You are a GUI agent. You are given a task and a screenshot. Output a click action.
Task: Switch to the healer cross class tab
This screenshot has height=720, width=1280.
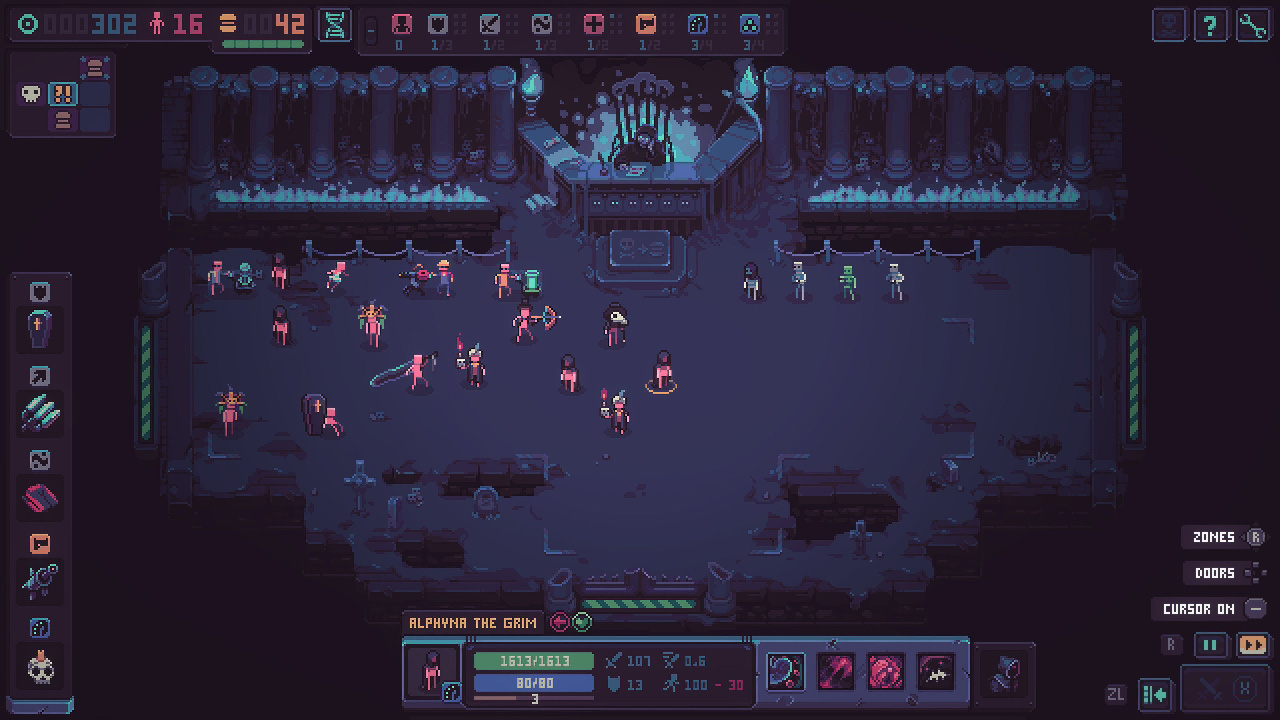click(x=594, y=25)
